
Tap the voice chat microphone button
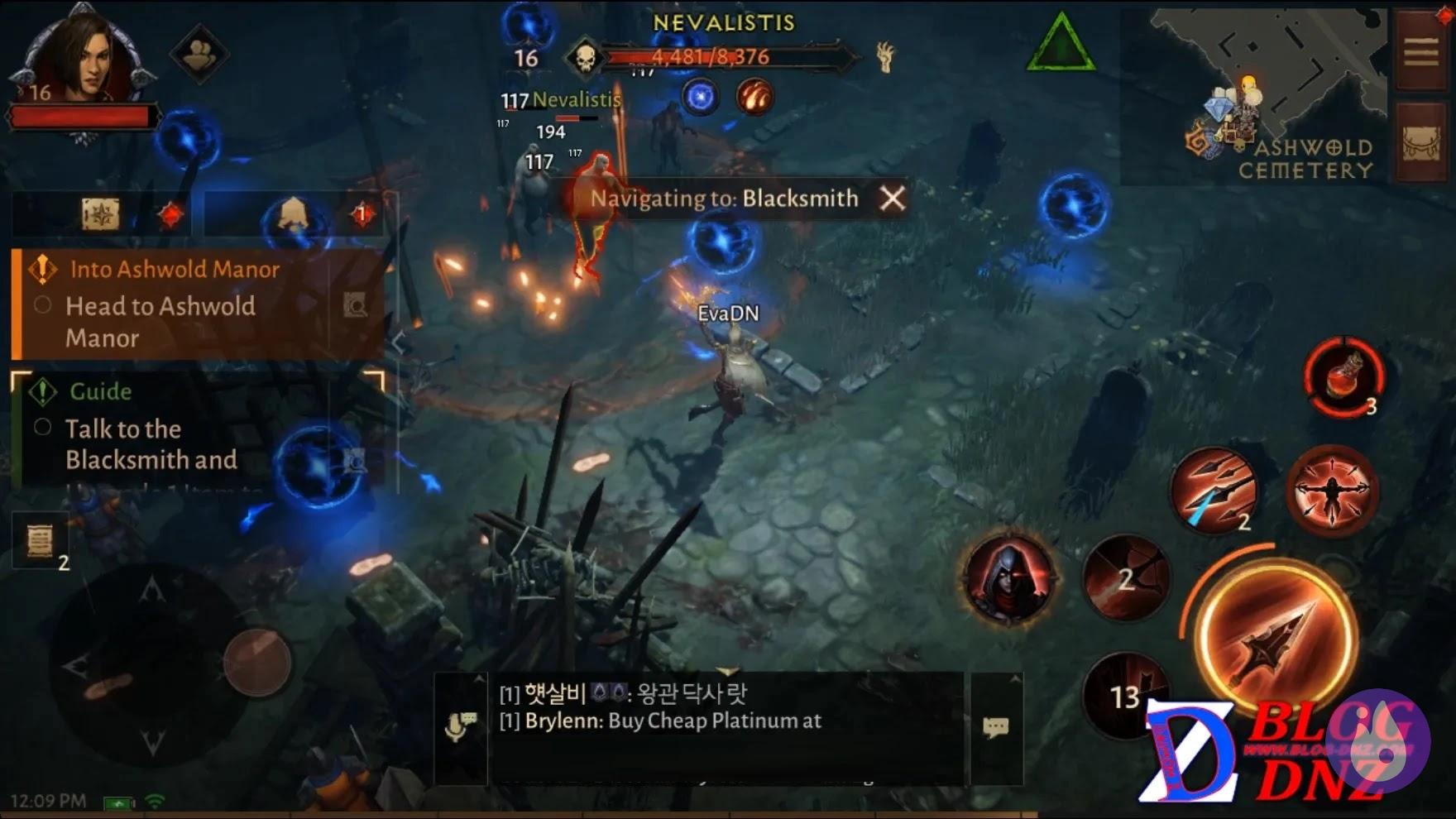pyautogui.click(x=461, y=726)
